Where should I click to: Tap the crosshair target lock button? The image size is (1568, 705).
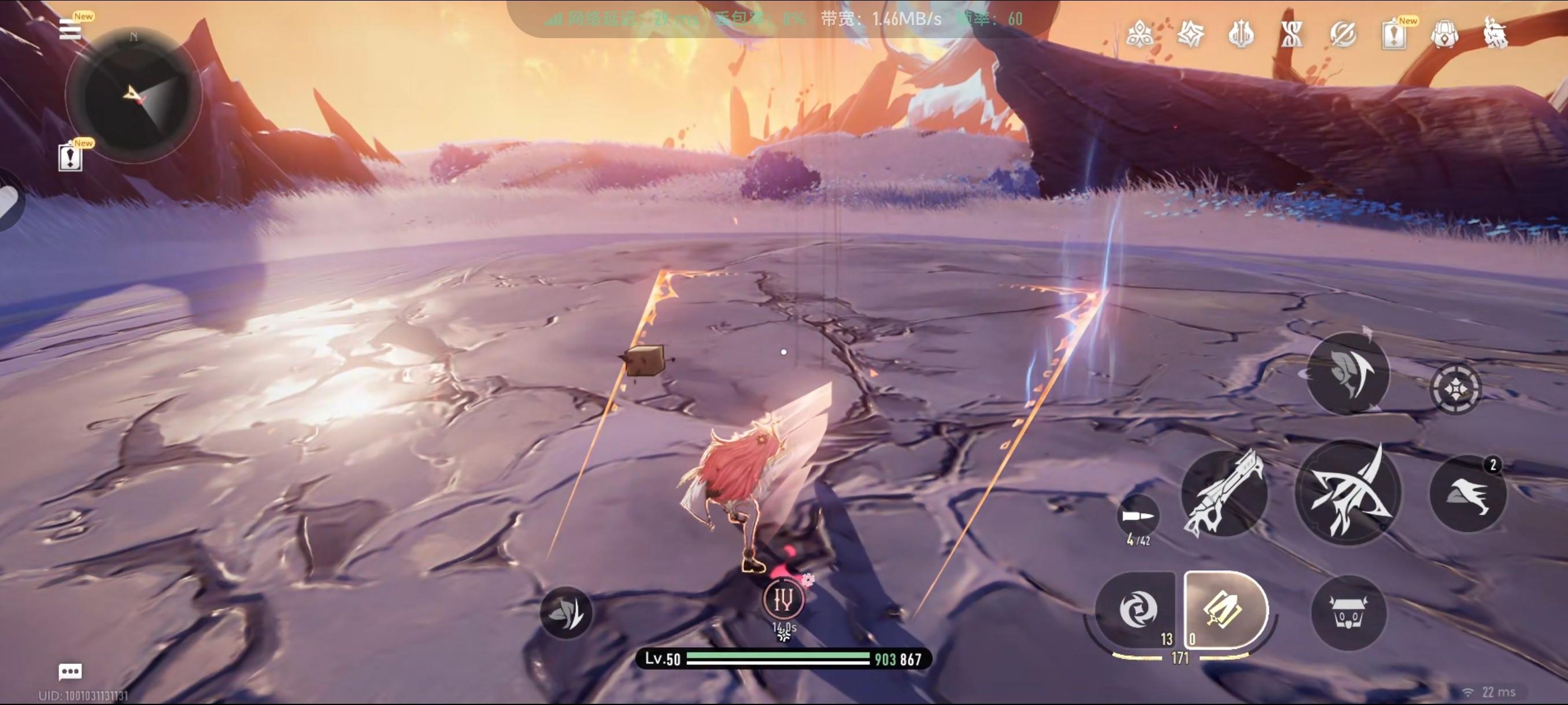(1455, 388)
